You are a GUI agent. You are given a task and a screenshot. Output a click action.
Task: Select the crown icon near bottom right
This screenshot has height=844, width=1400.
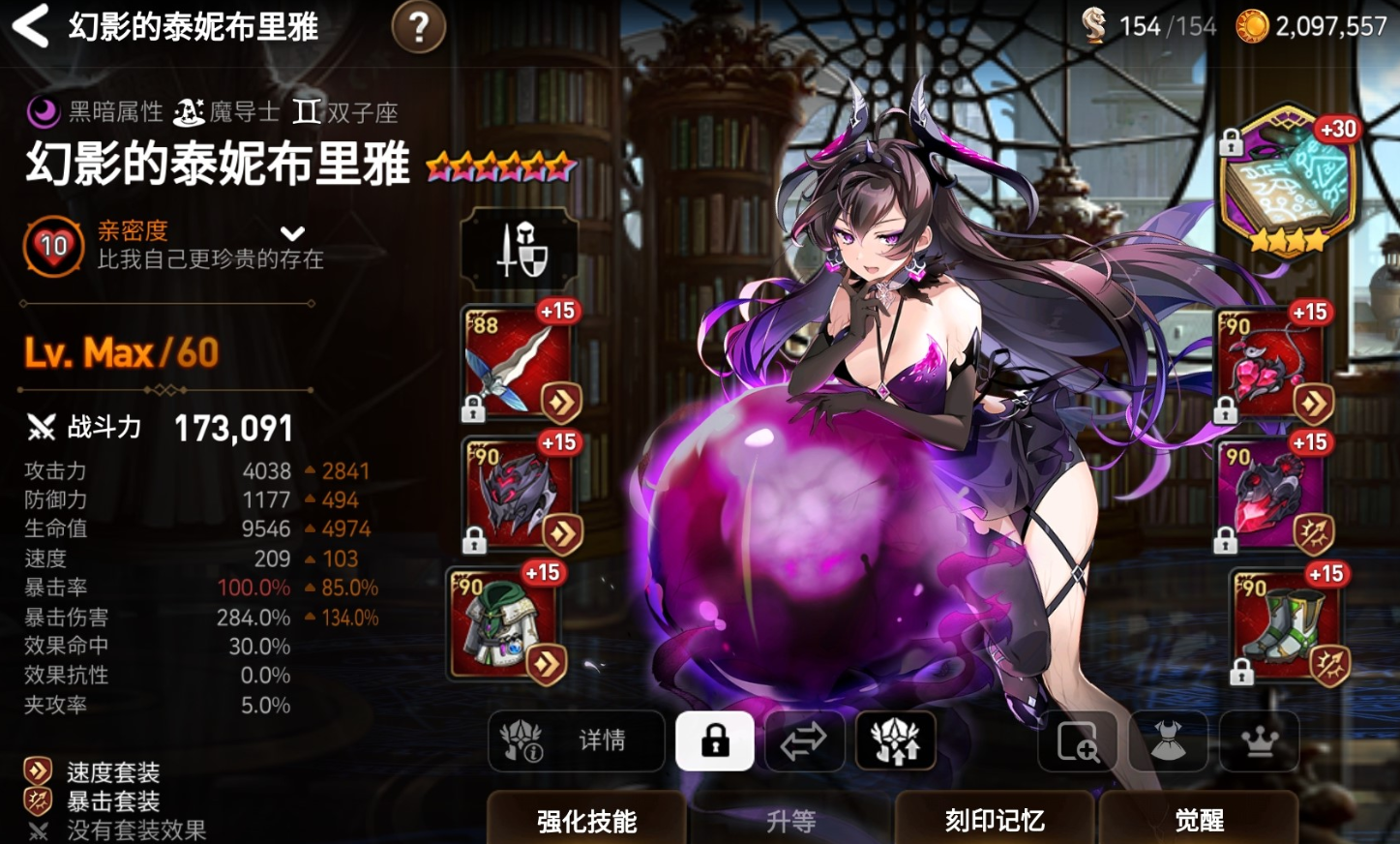point(1258,743)
